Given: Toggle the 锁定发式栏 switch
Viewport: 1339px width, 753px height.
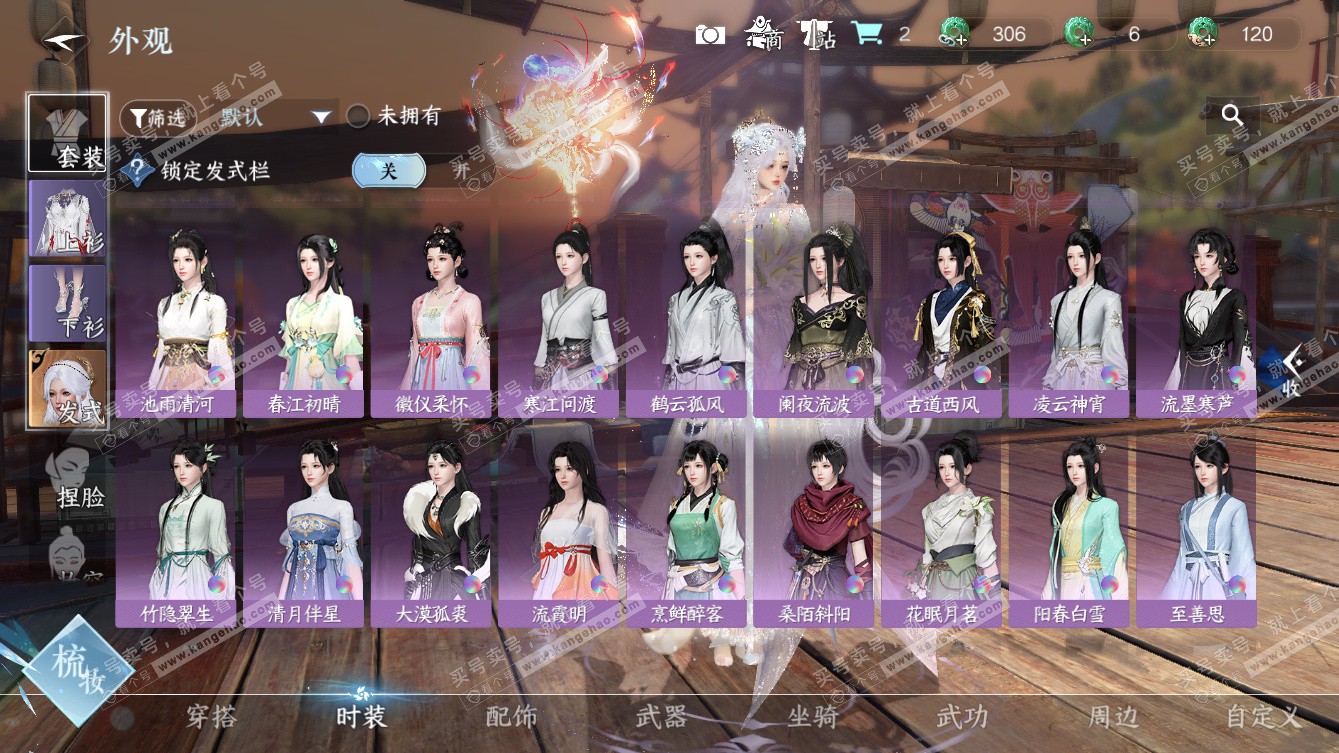Looking at the screenshot, I should coord(389,170).
